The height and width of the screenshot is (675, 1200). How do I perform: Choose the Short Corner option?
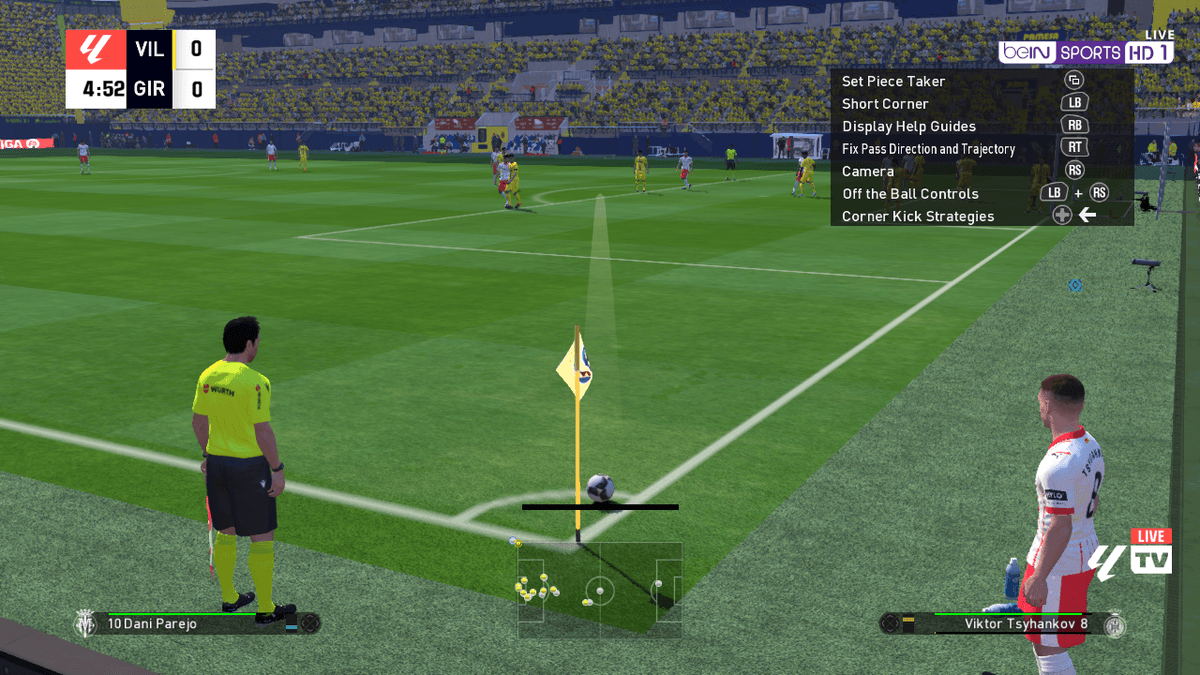click(x=885, y=104)
